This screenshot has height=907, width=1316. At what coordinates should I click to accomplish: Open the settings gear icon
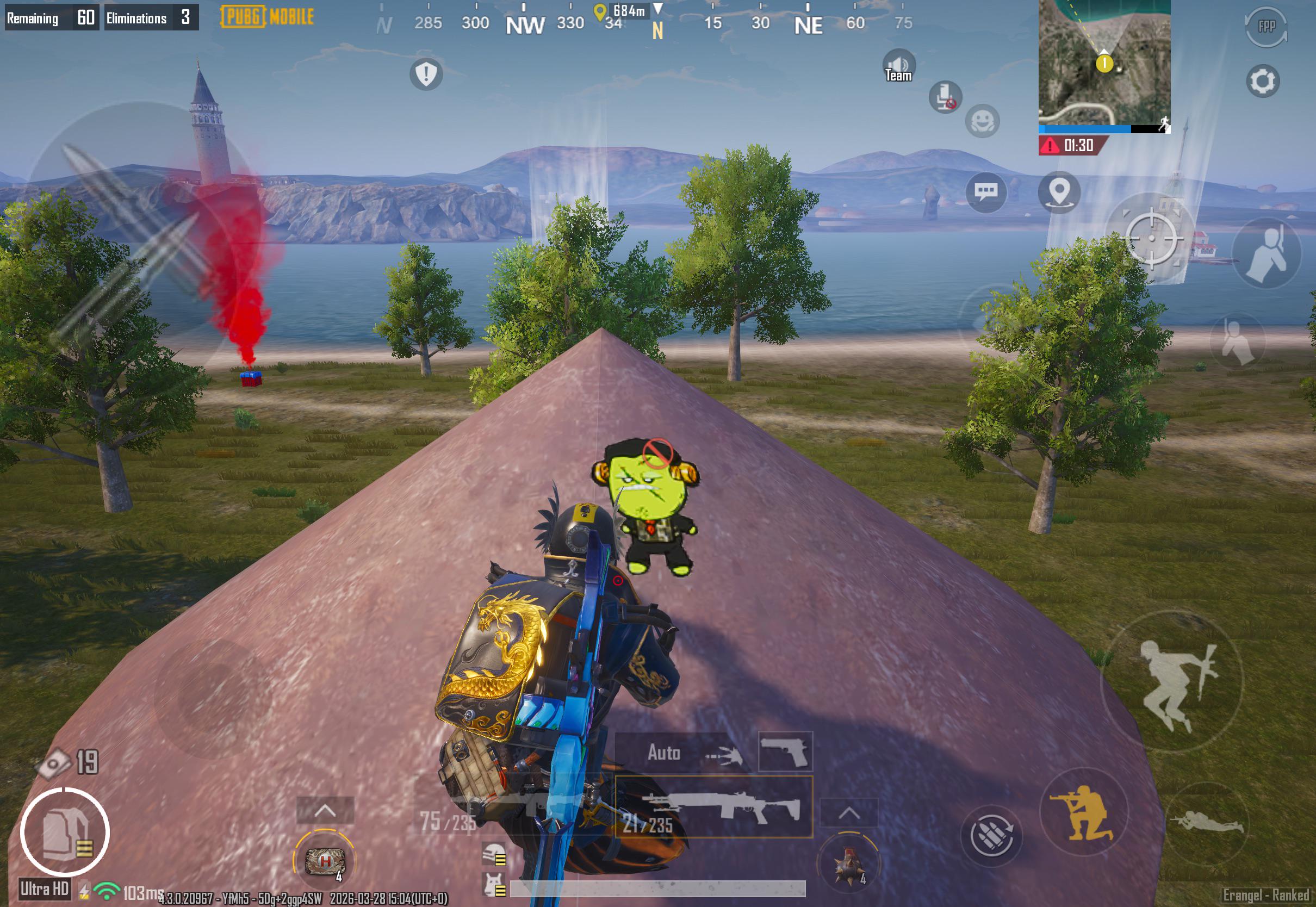click(1263, 81)
